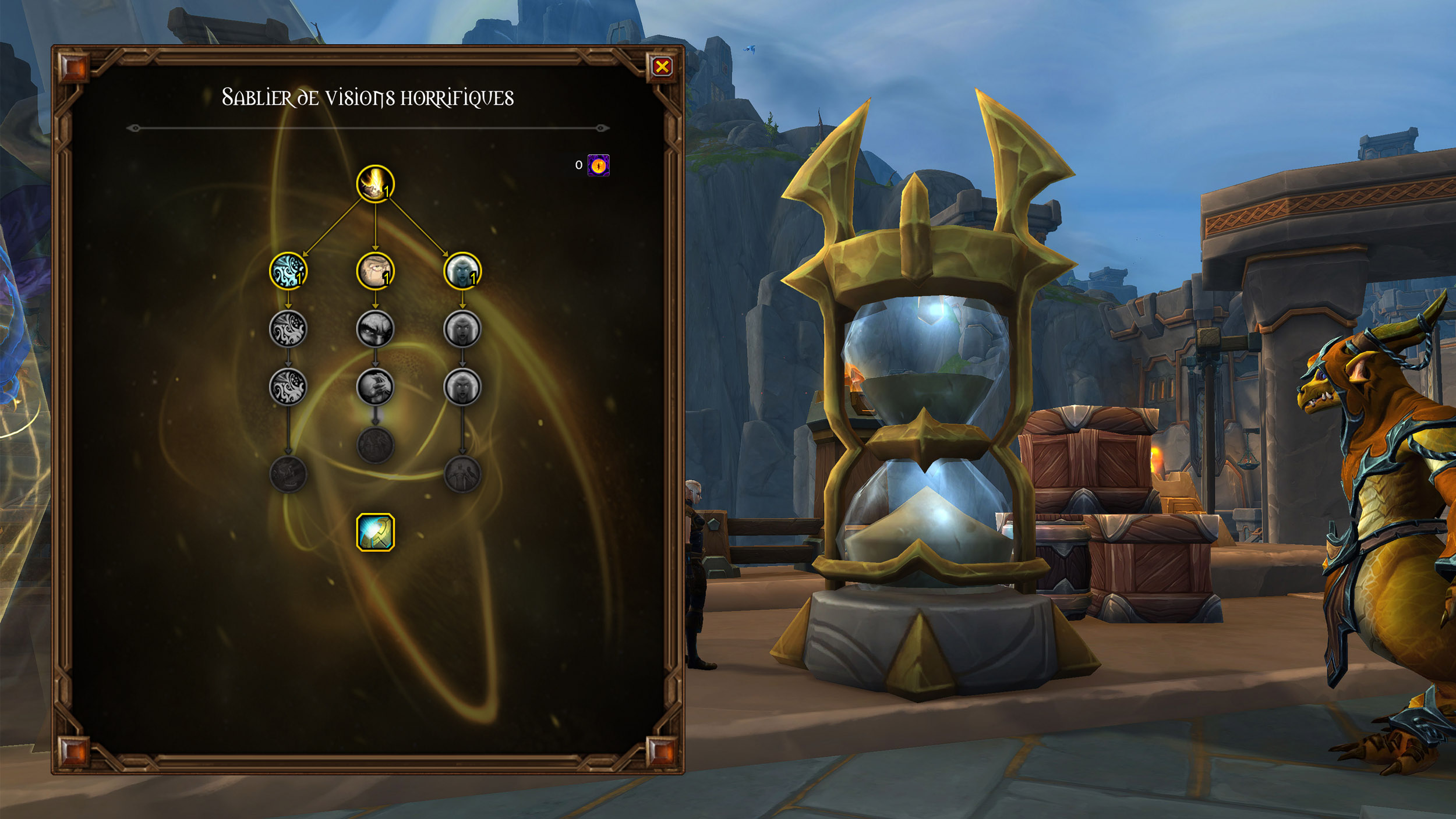The image size is (1456, 819).
Task: Choose the glowing blue swirl talent
Action: 288,271
